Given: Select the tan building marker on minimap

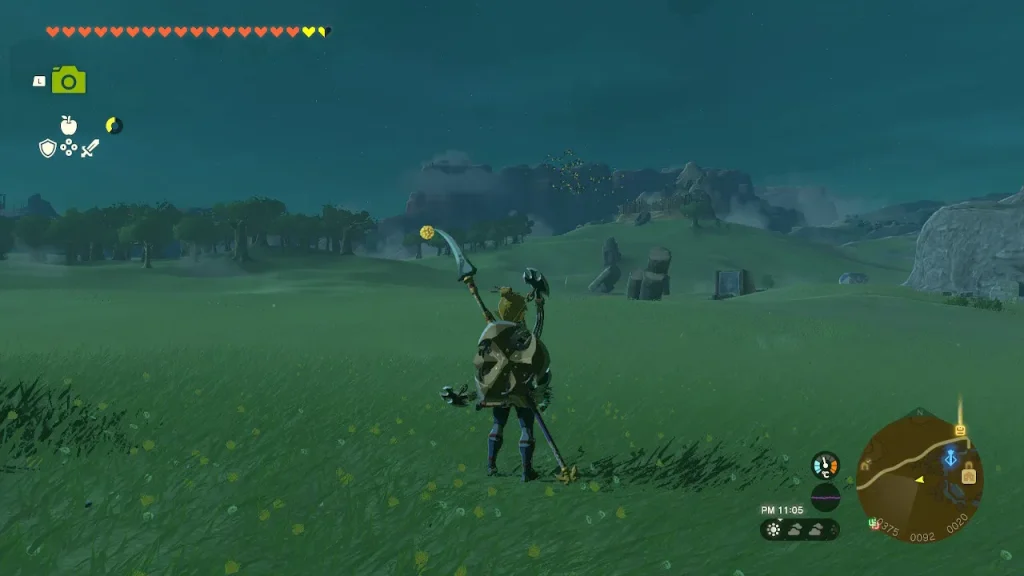Looking at the screenshot, I should (968, 476).
